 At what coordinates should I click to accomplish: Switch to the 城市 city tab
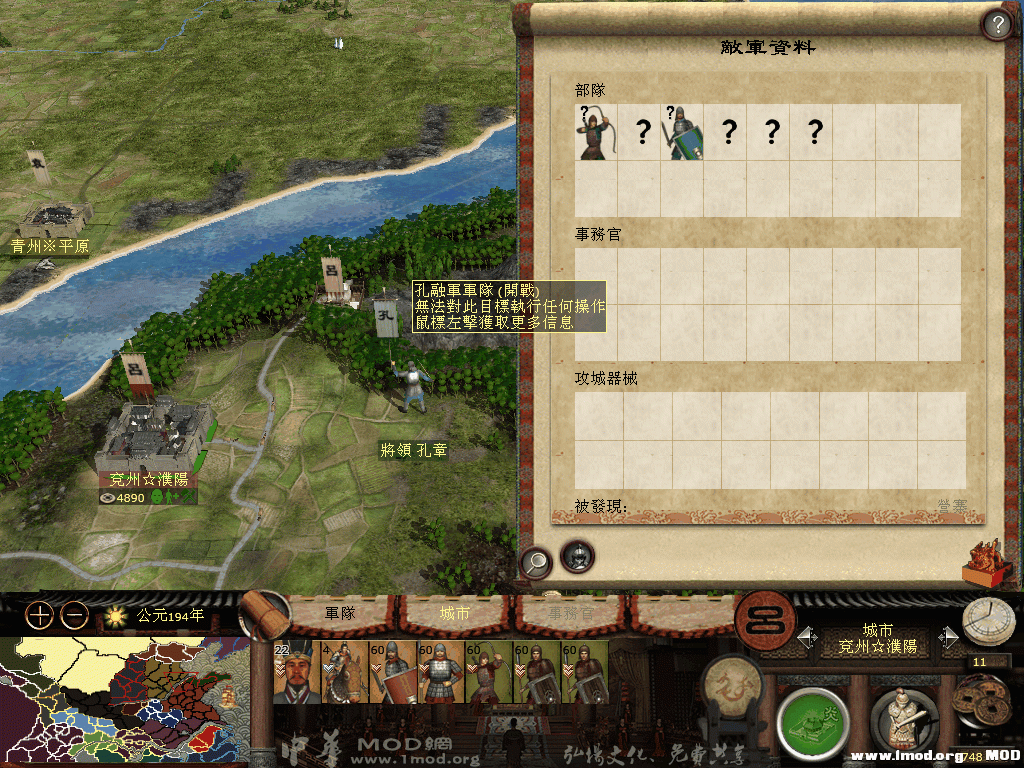[x=455, y=613]
